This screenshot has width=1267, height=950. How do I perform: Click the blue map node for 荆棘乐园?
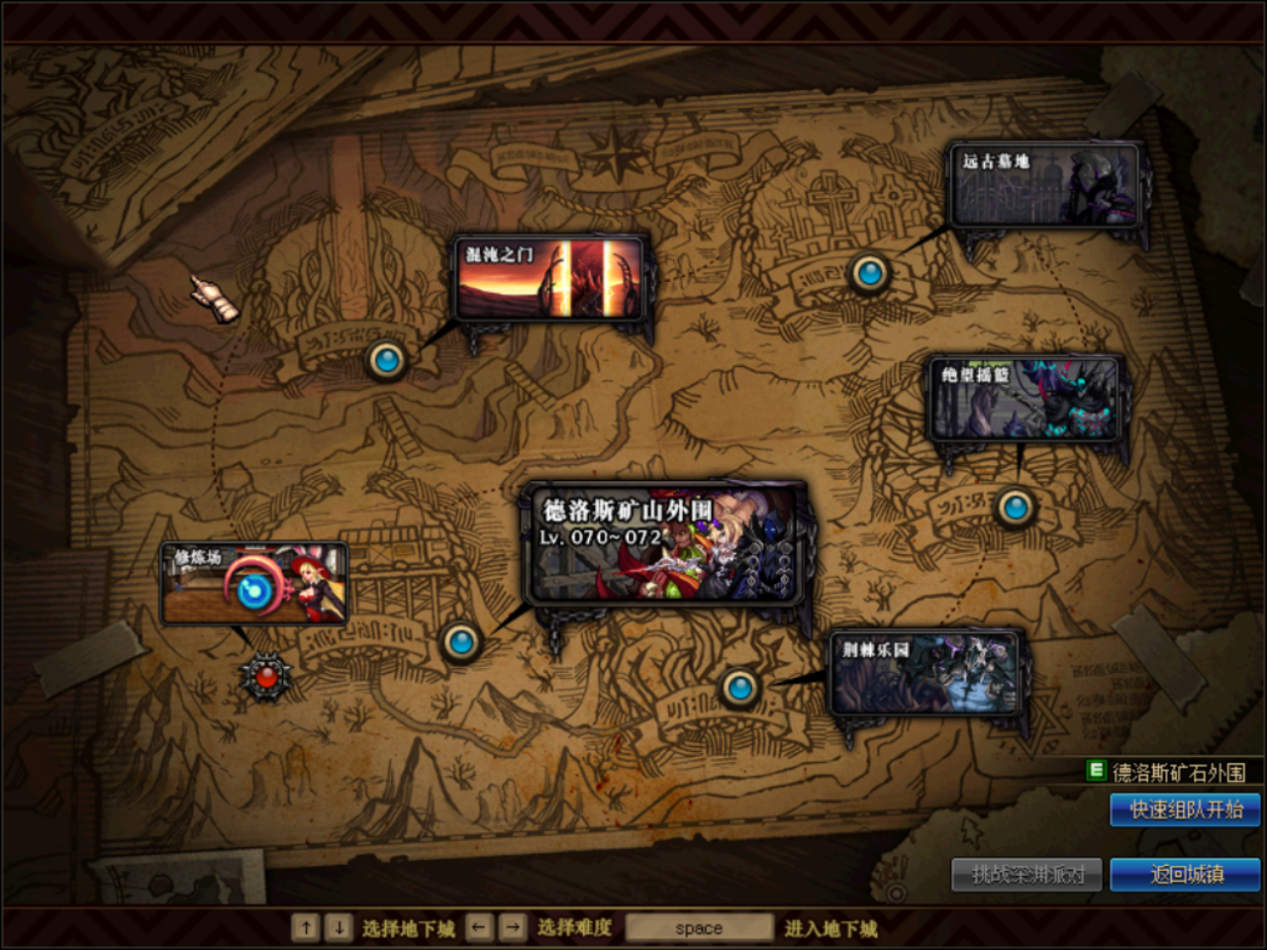click(740, 687)
